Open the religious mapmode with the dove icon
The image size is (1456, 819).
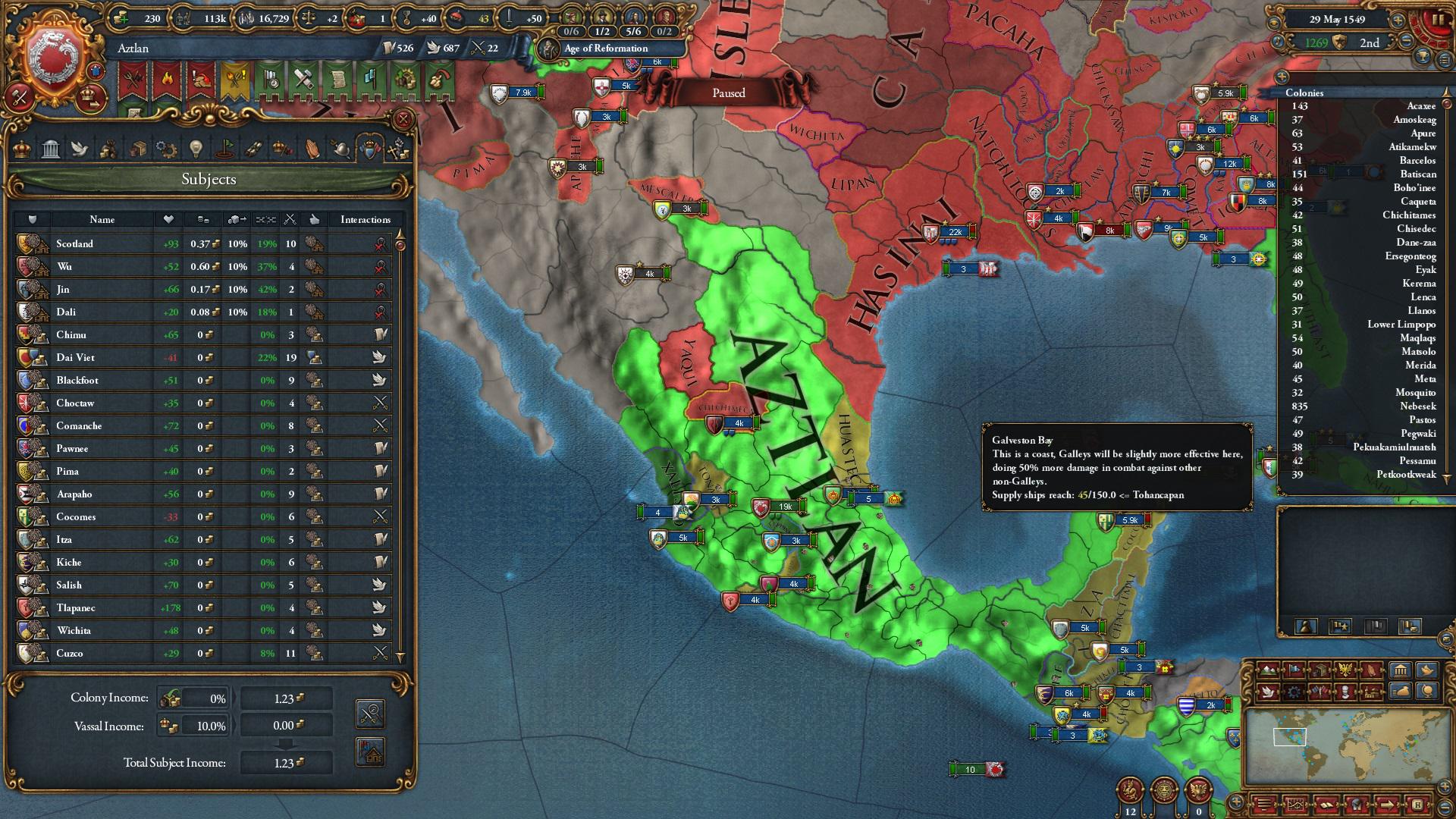[1269, 692]
